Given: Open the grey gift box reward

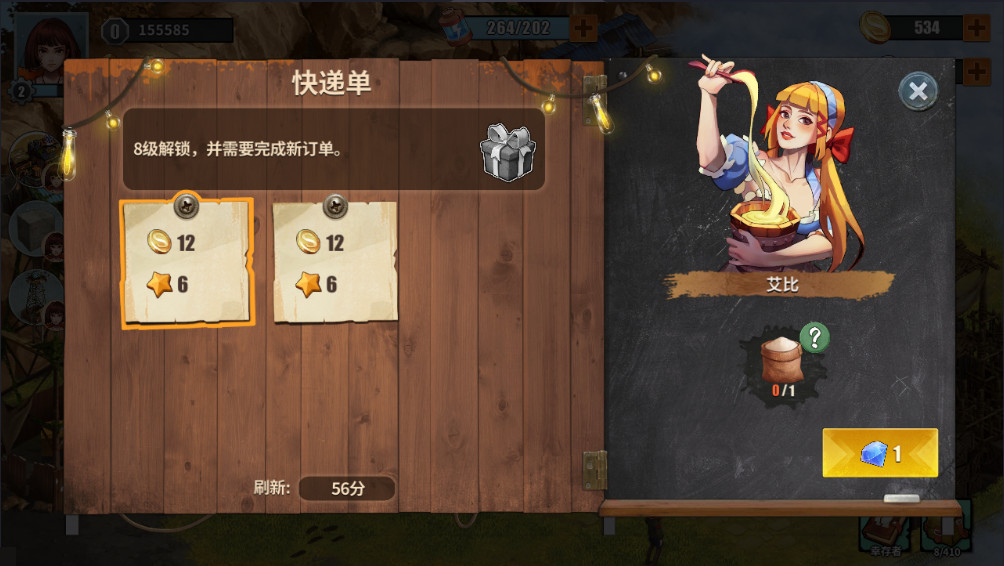Looking at the screenshot, I should [508, 152].
